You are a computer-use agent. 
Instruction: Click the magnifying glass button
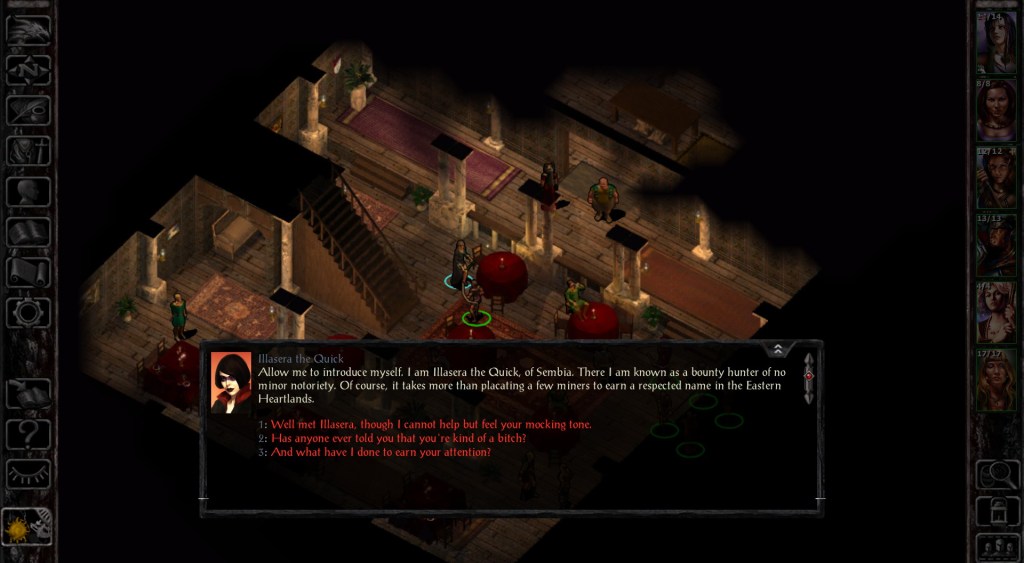[997, 472]
